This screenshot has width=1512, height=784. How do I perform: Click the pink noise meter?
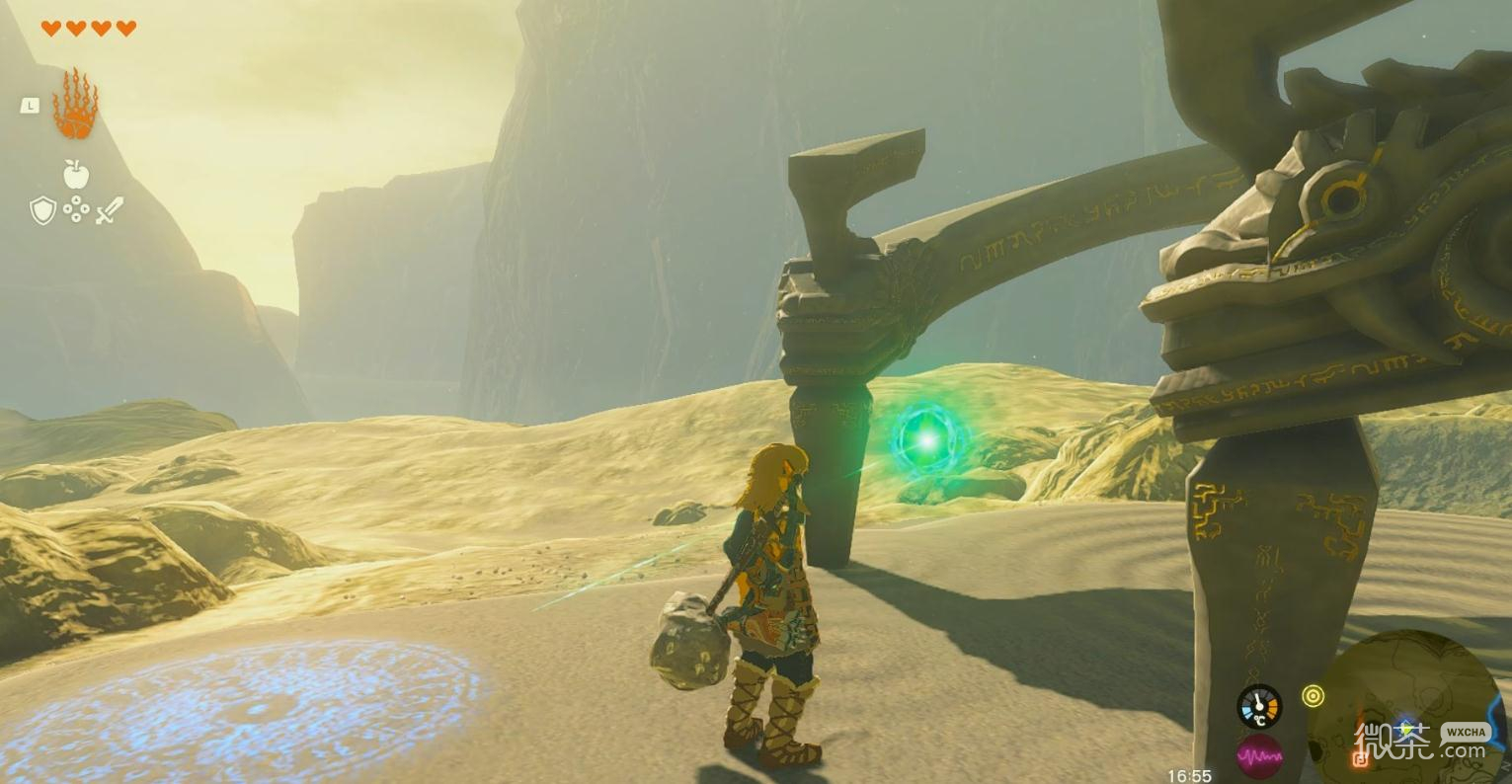[1259, 757]
